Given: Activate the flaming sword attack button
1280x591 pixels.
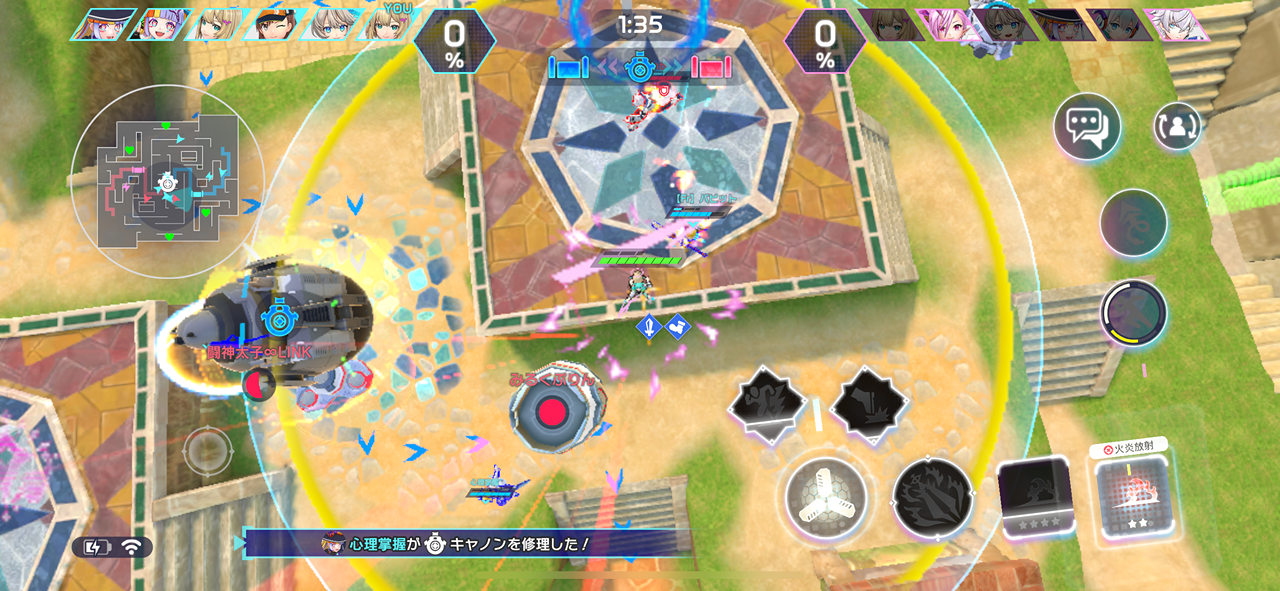Looking at the screenshot, I should [932, 497].
